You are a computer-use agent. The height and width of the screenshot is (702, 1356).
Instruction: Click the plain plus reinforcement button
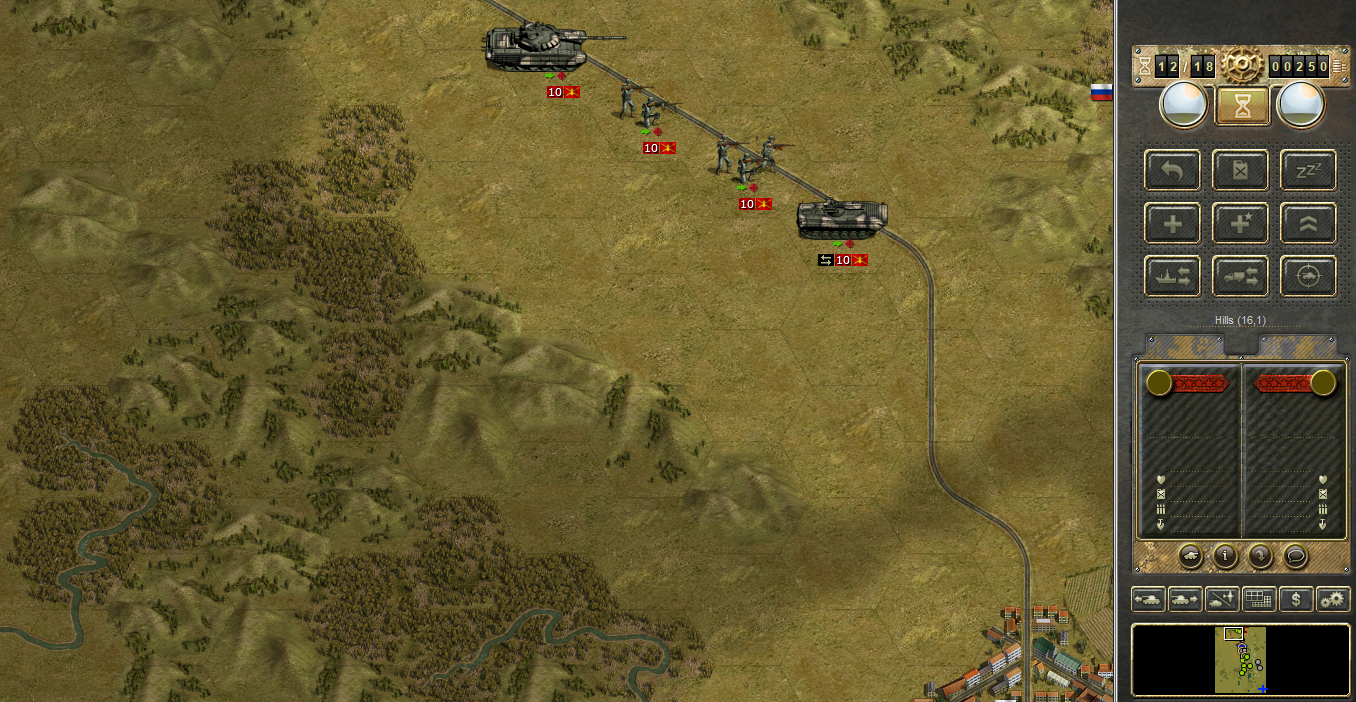[1173, 223]
